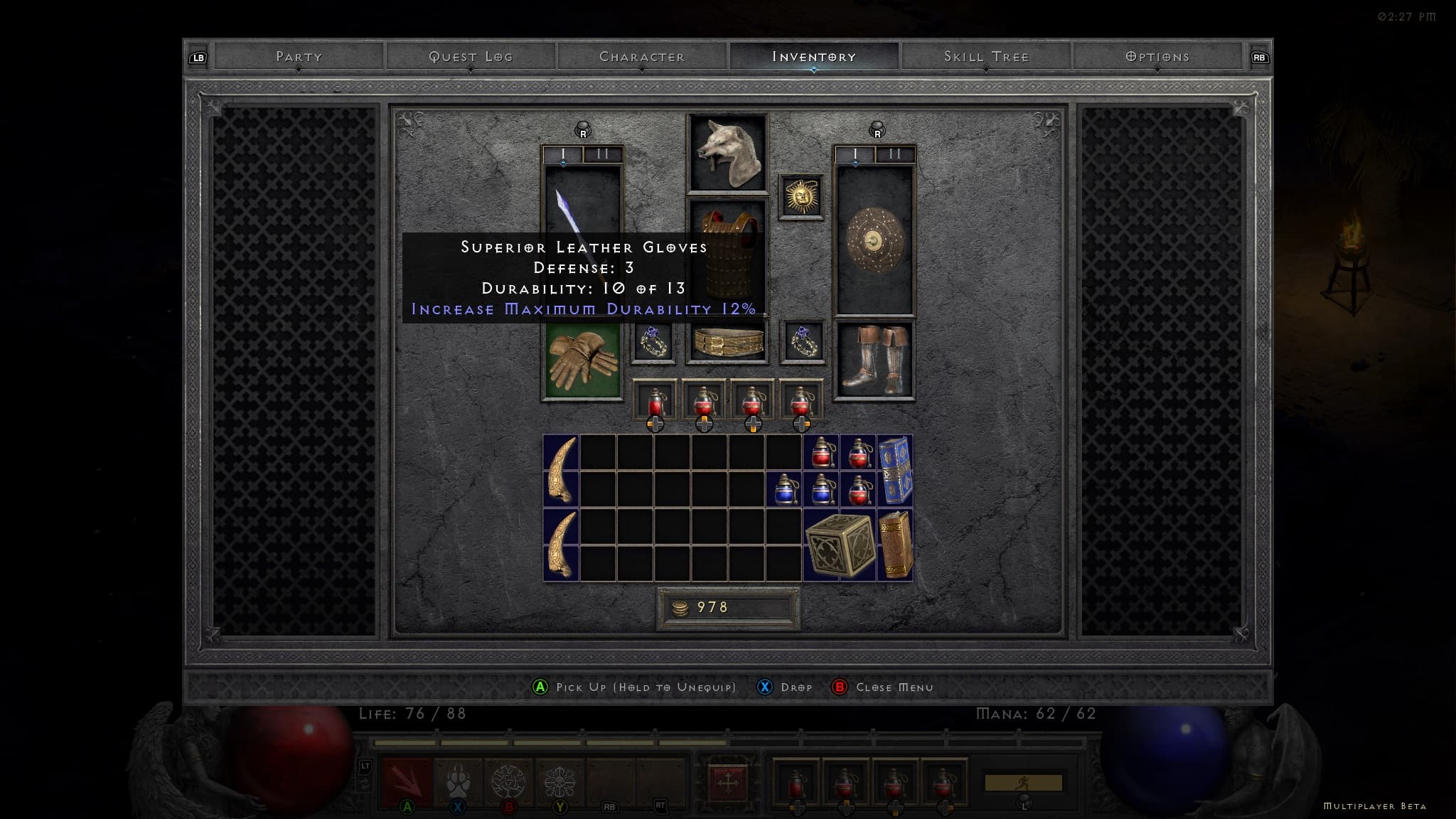The height and width of the screenshot is (819, 1456).
Task: Choose the equipped belt slot
Action: (727, 342)
